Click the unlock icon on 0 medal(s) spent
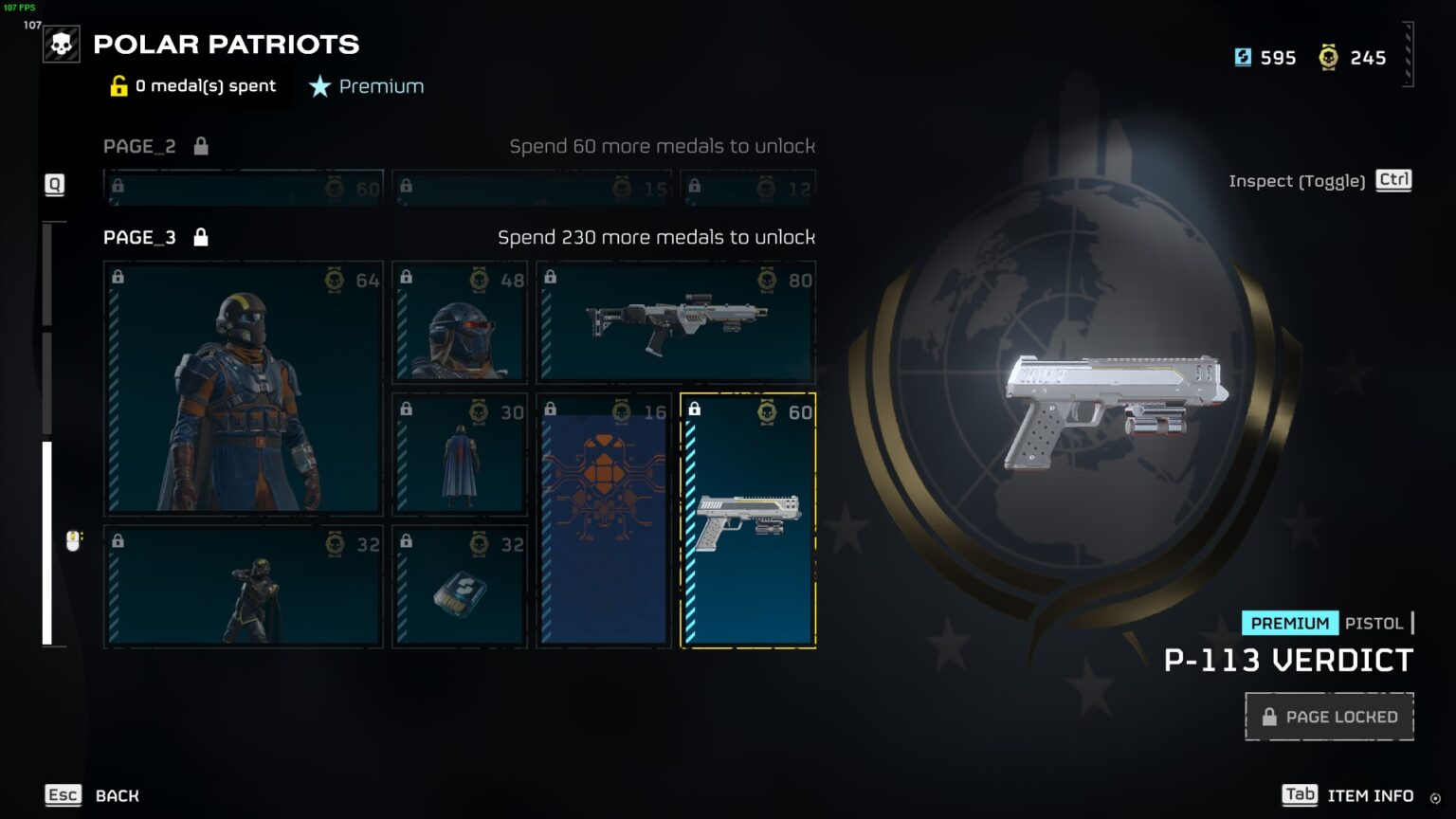1456x819 pixels. click(117, 86)
